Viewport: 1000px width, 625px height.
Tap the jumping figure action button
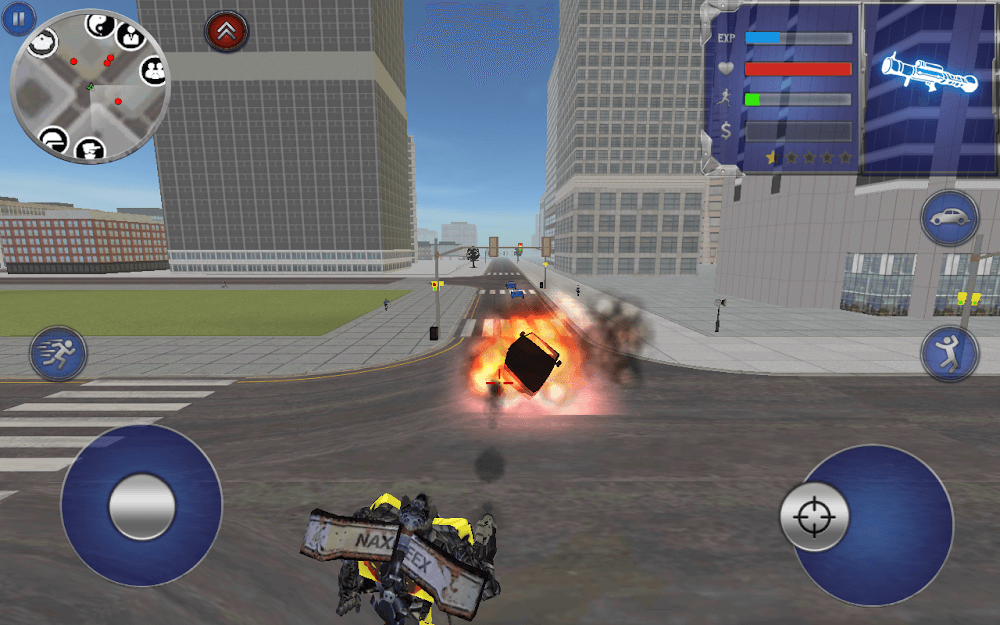coord(949,353)
